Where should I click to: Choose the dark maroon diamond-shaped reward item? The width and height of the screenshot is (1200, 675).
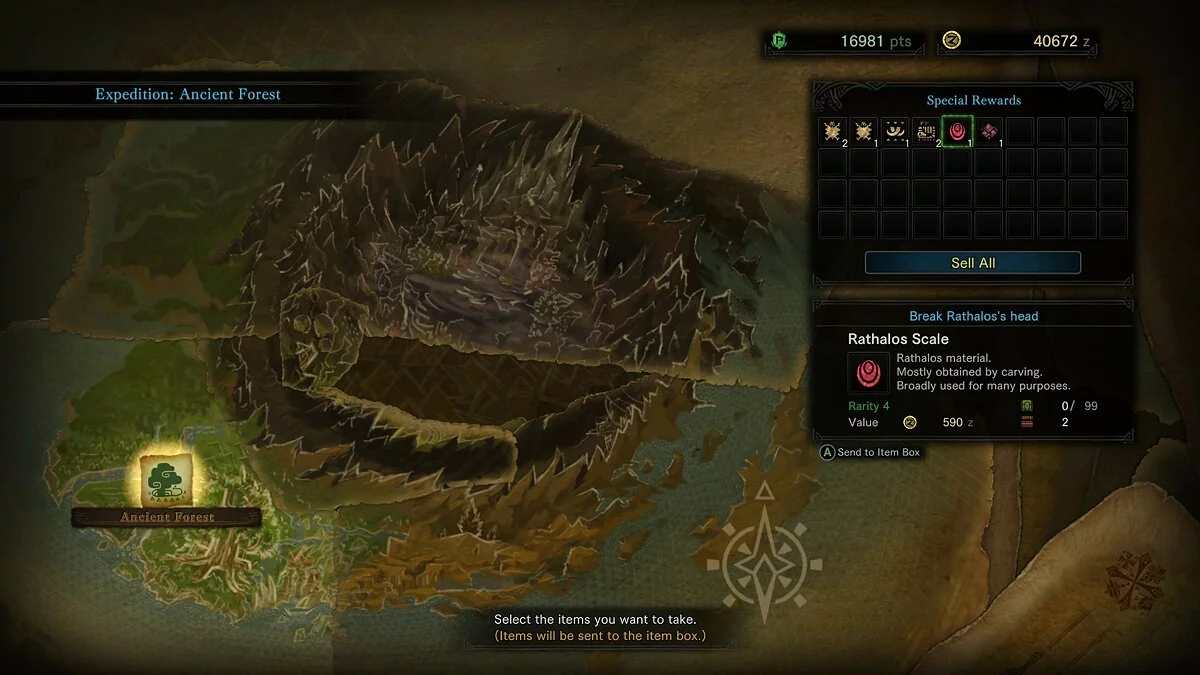click(x=989, y=131)
